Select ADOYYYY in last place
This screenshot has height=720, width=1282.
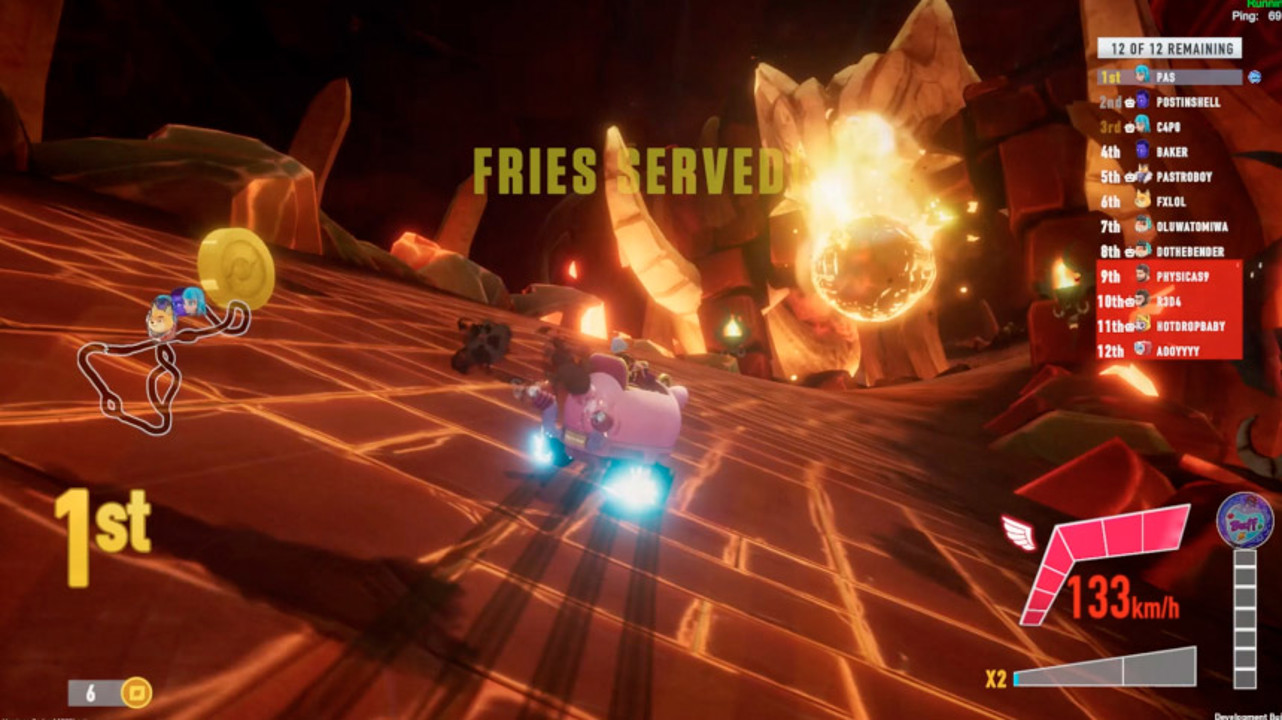coord(1170,351)
